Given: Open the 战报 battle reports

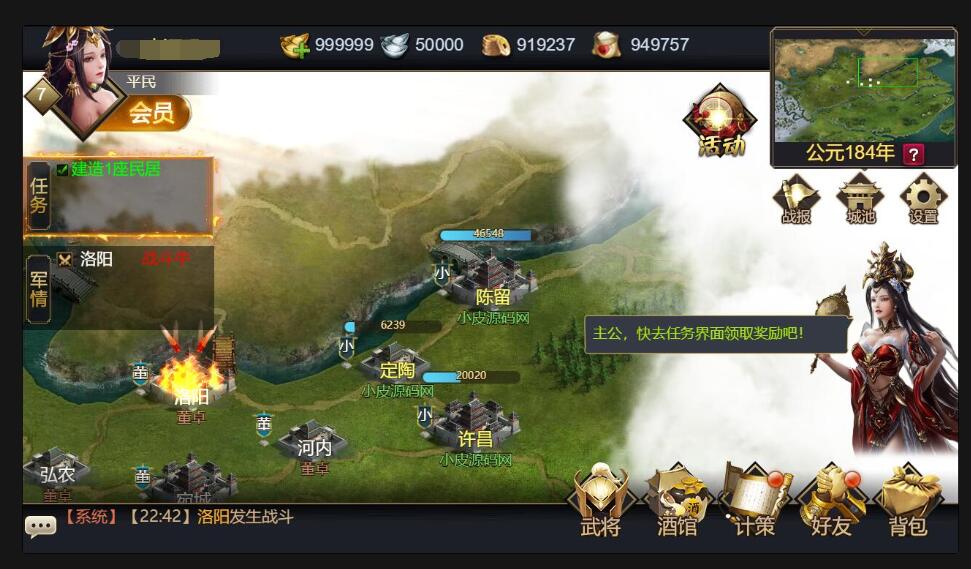Looking at the screenshot, I should [797, 198].
